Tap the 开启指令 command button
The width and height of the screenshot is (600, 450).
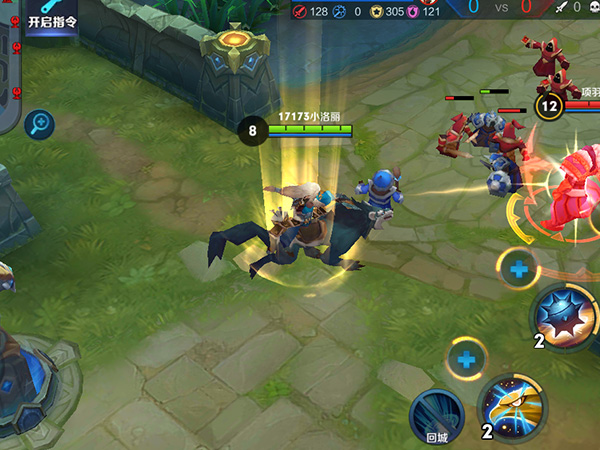coord(52,18)
